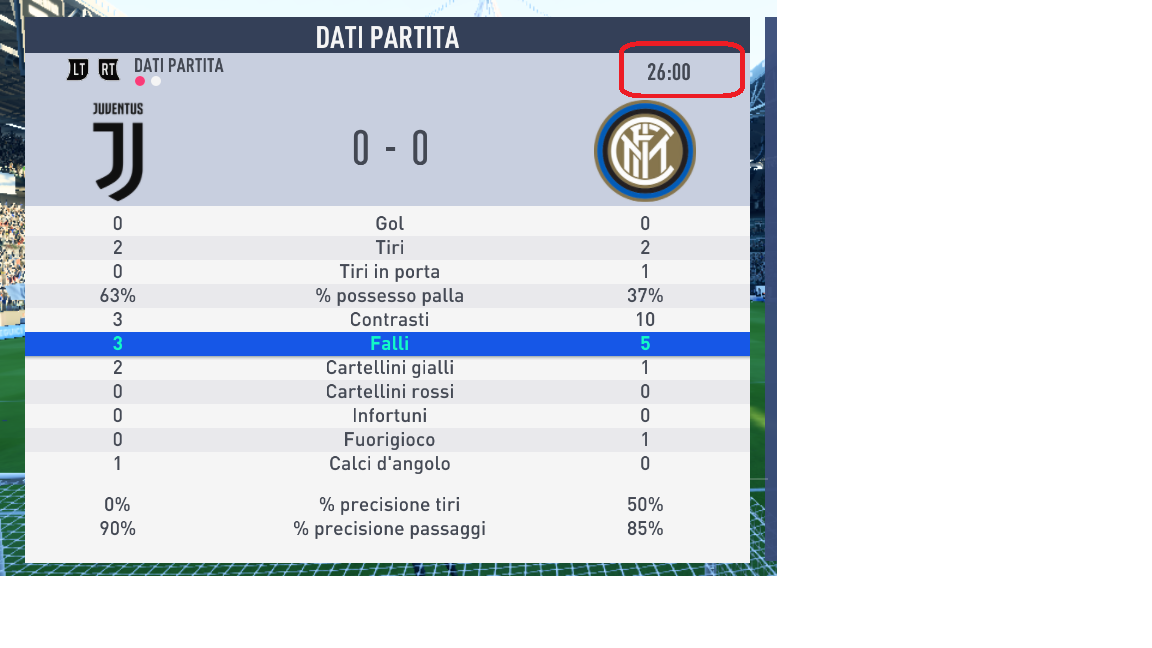1152x648 pixels.
Task: Highlight the Tiri in porta row
Action: [389, 272]
